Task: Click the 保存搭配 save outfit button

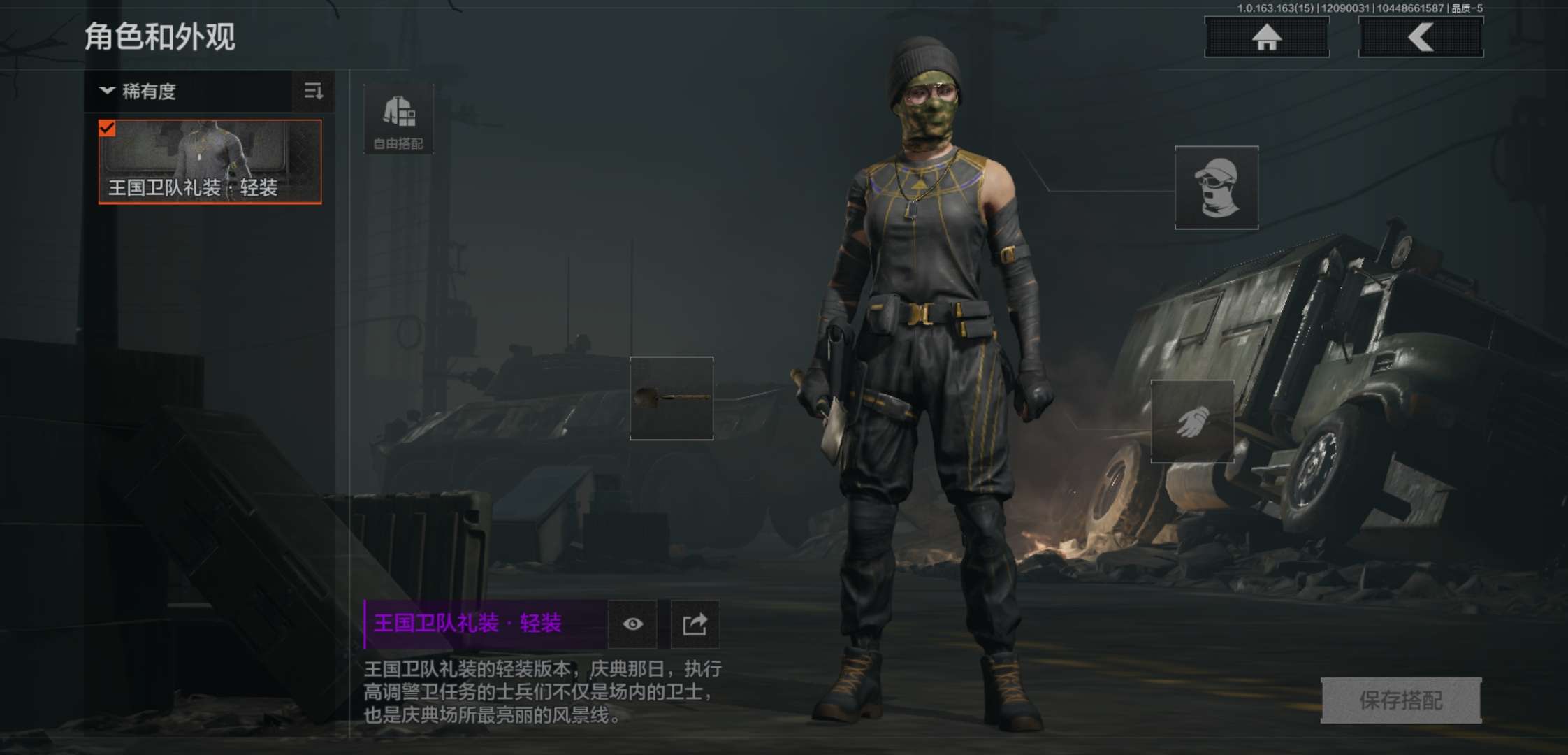Action: point(1401,700)
